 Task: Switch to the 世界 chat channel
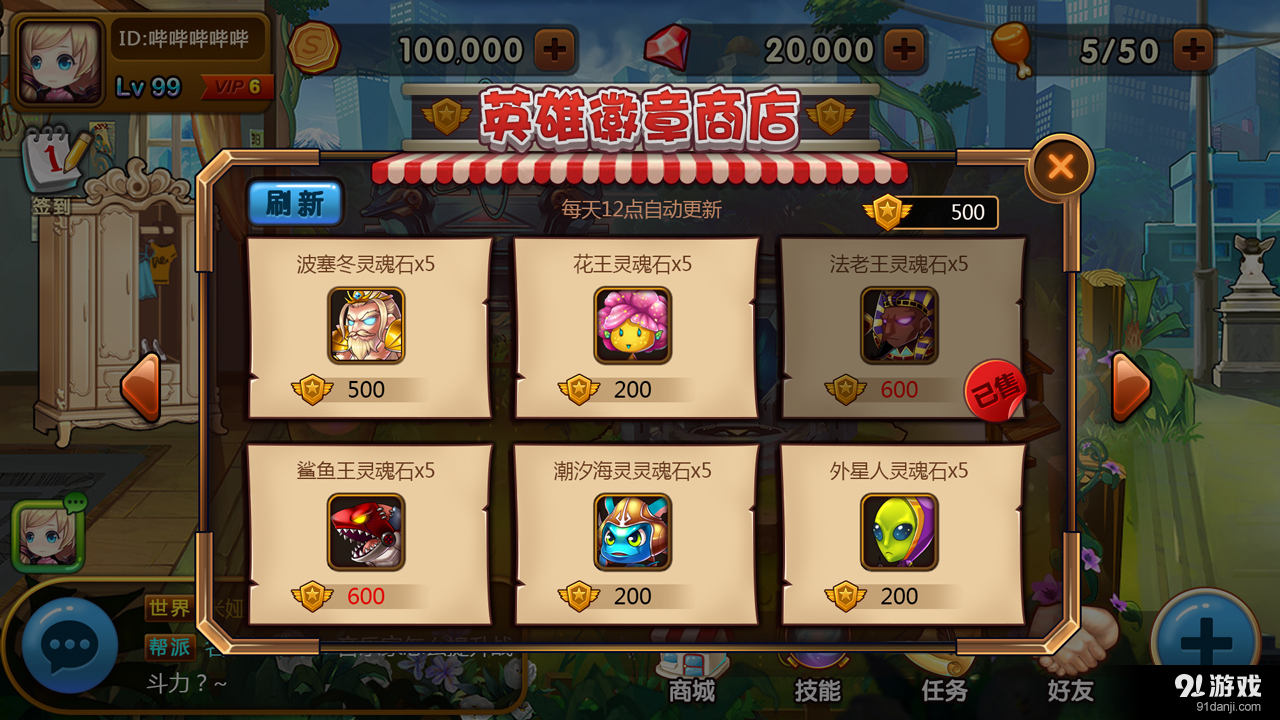(170, 608)
